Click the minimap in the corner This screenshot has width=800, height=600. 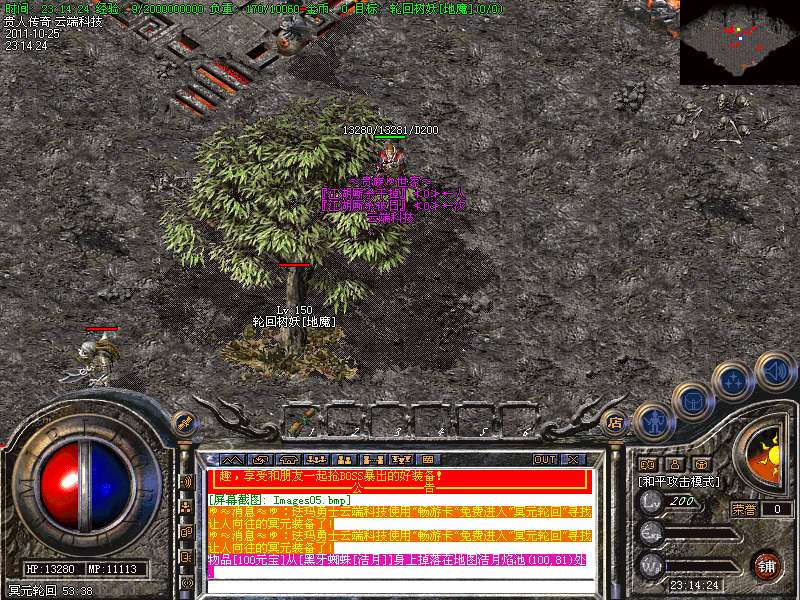(739, 42)
